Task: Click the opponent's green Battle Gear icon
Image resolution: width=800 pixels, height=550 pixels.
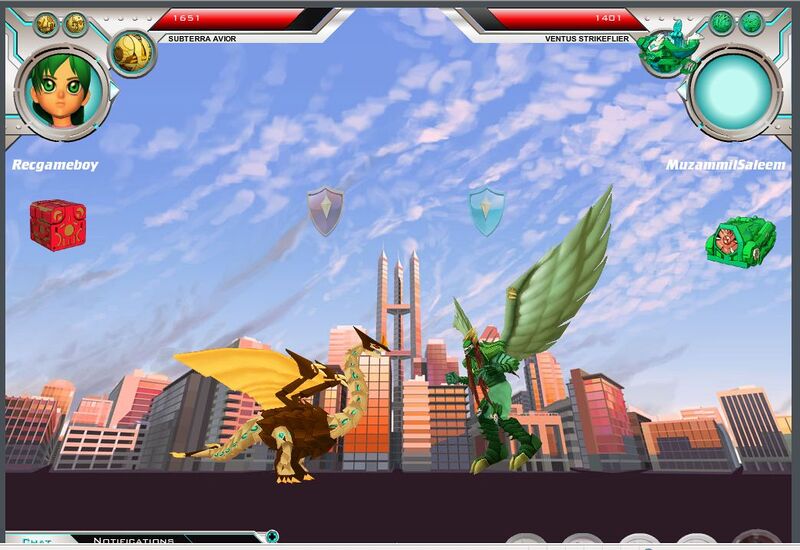Action: click(x=740, y=242)
